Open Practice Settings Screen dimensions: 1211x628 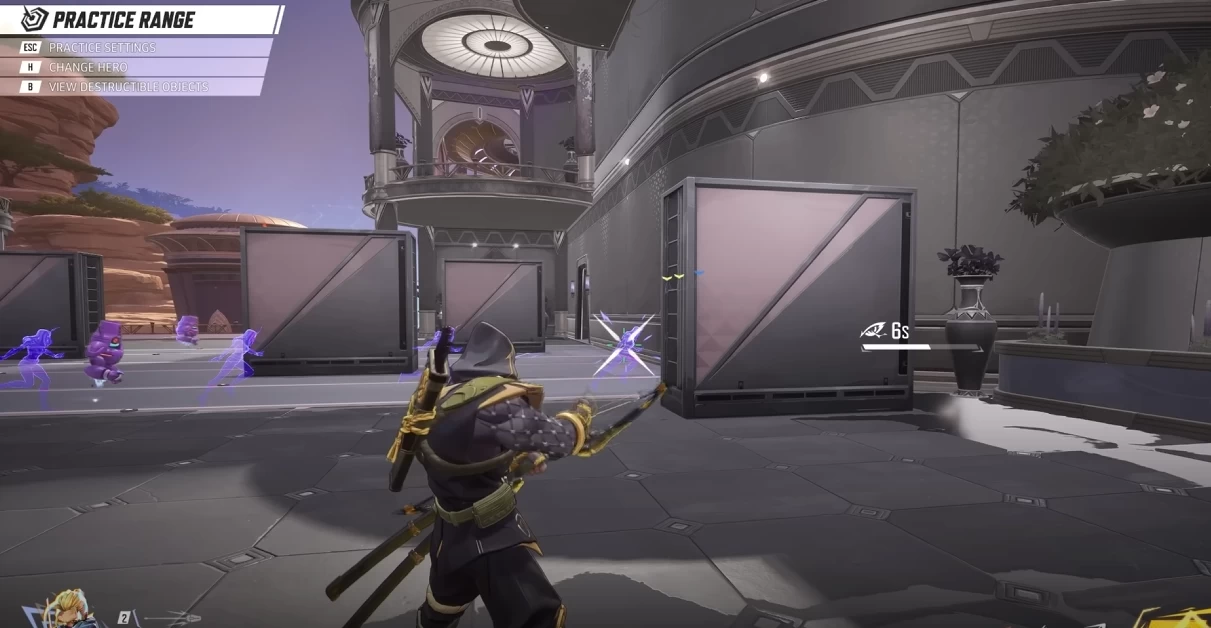102,47
